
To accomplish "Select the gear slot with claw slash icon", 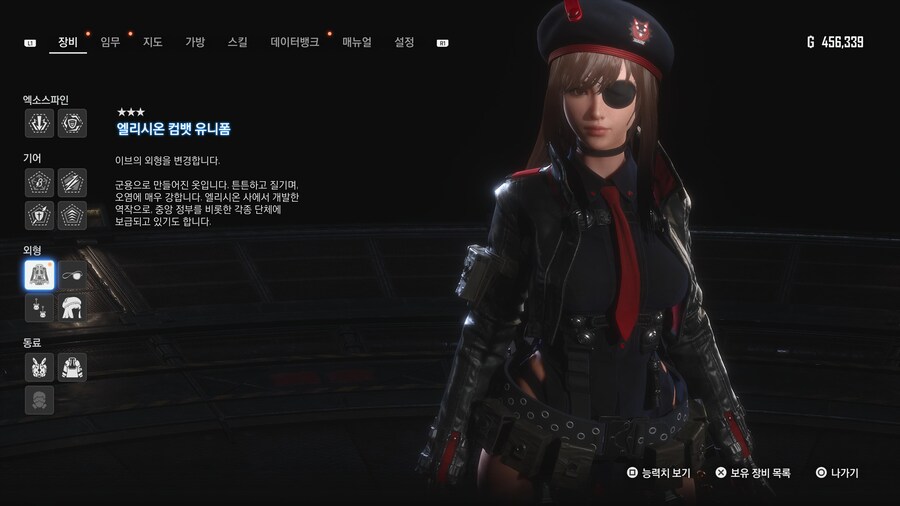I will pyautogui.click(x=72, y=182).
